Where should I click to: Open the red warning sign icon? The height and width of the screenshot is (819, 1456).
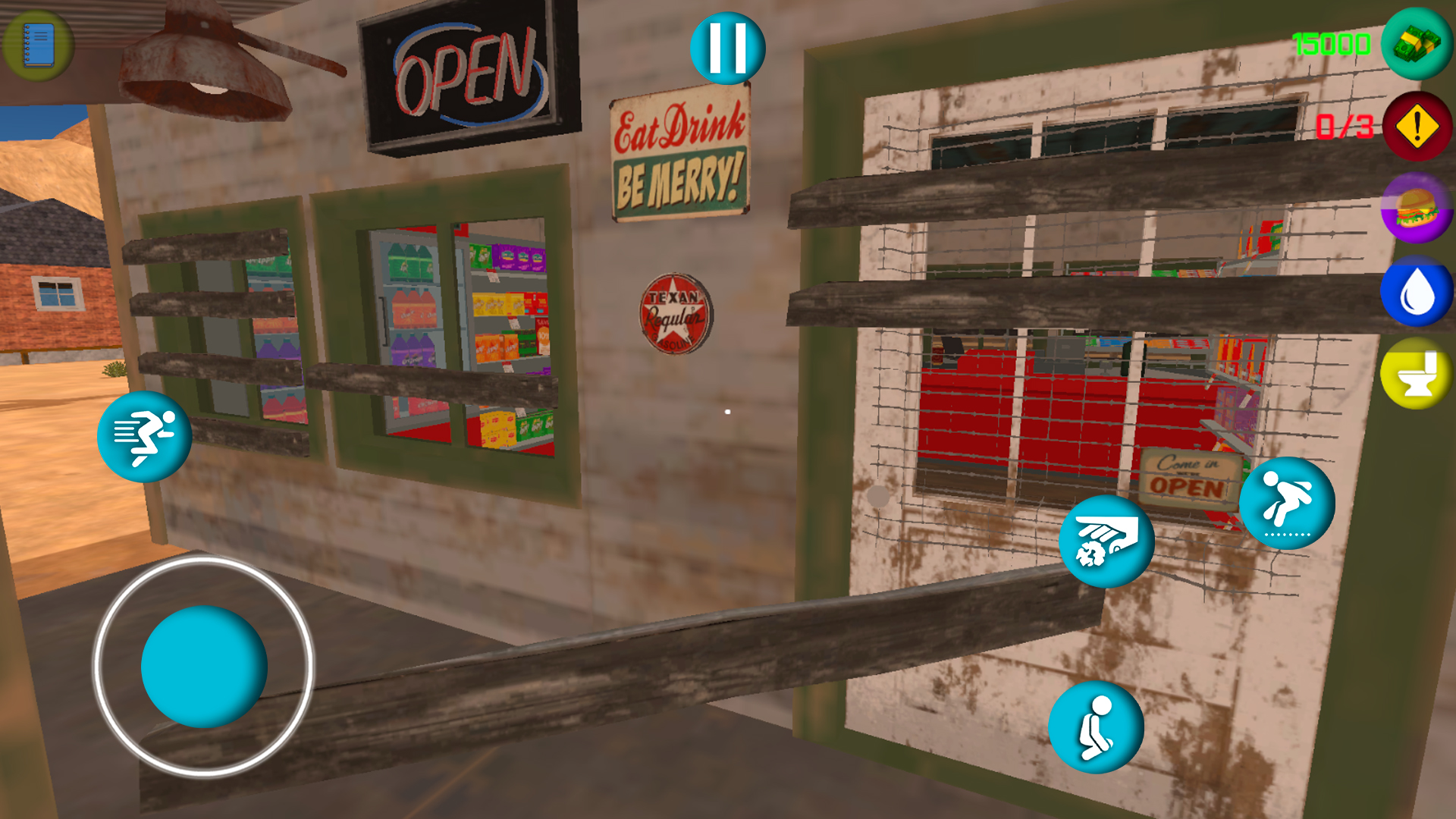point(1415,127)
